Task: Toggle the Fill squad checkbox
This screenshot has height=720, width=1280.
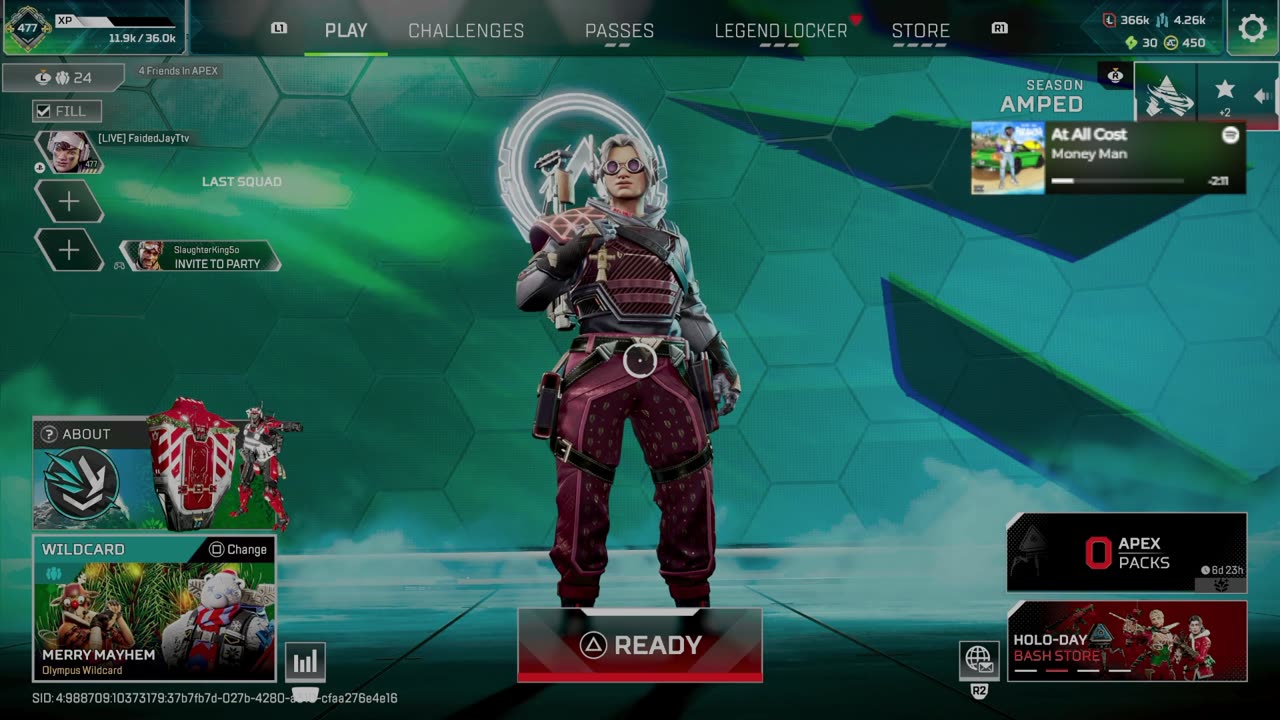Action: click(x=44, y=111)
